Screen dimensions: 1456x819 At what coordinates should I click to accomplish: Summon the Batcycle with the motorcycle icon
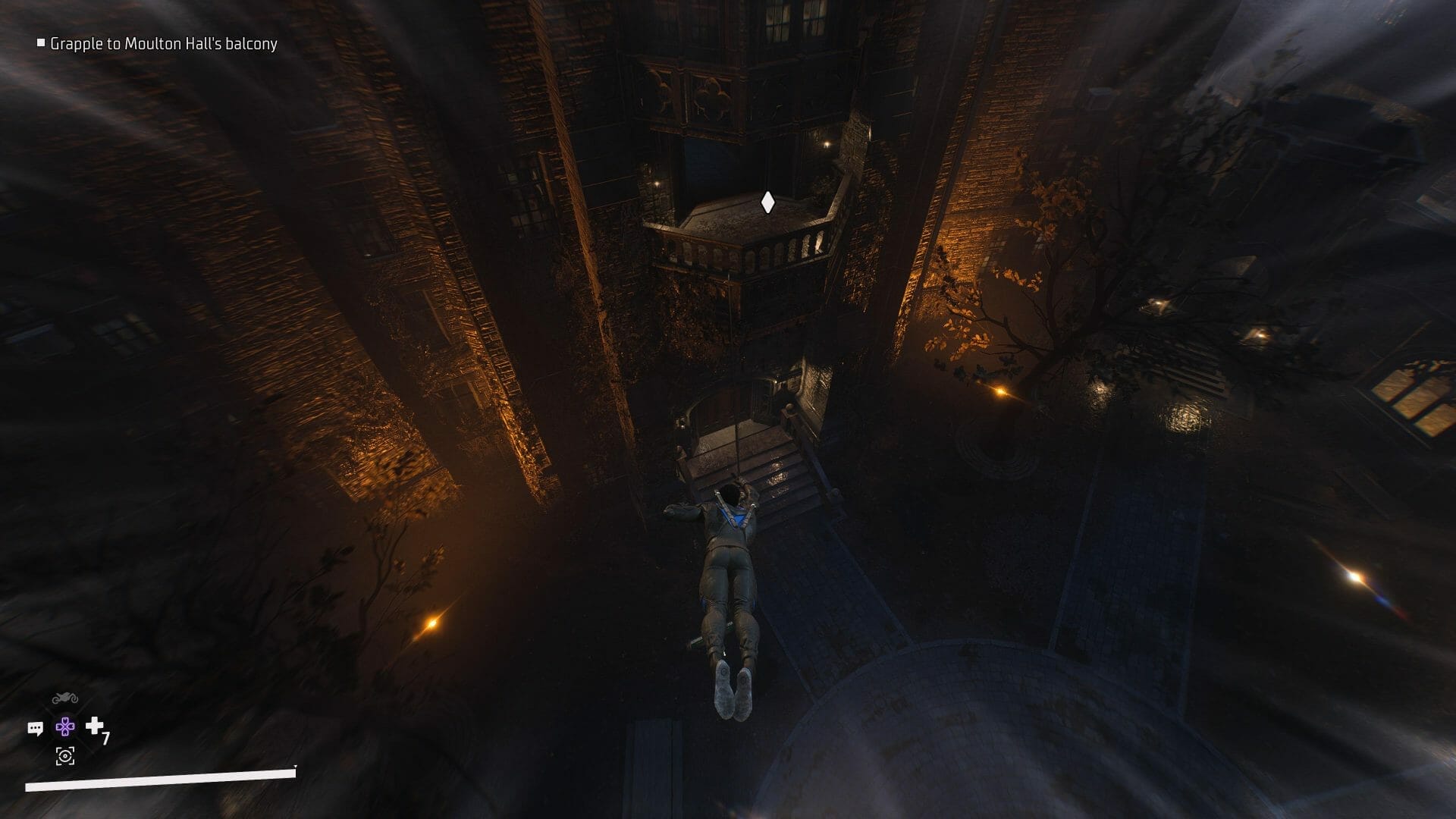[x=65, y=698]
